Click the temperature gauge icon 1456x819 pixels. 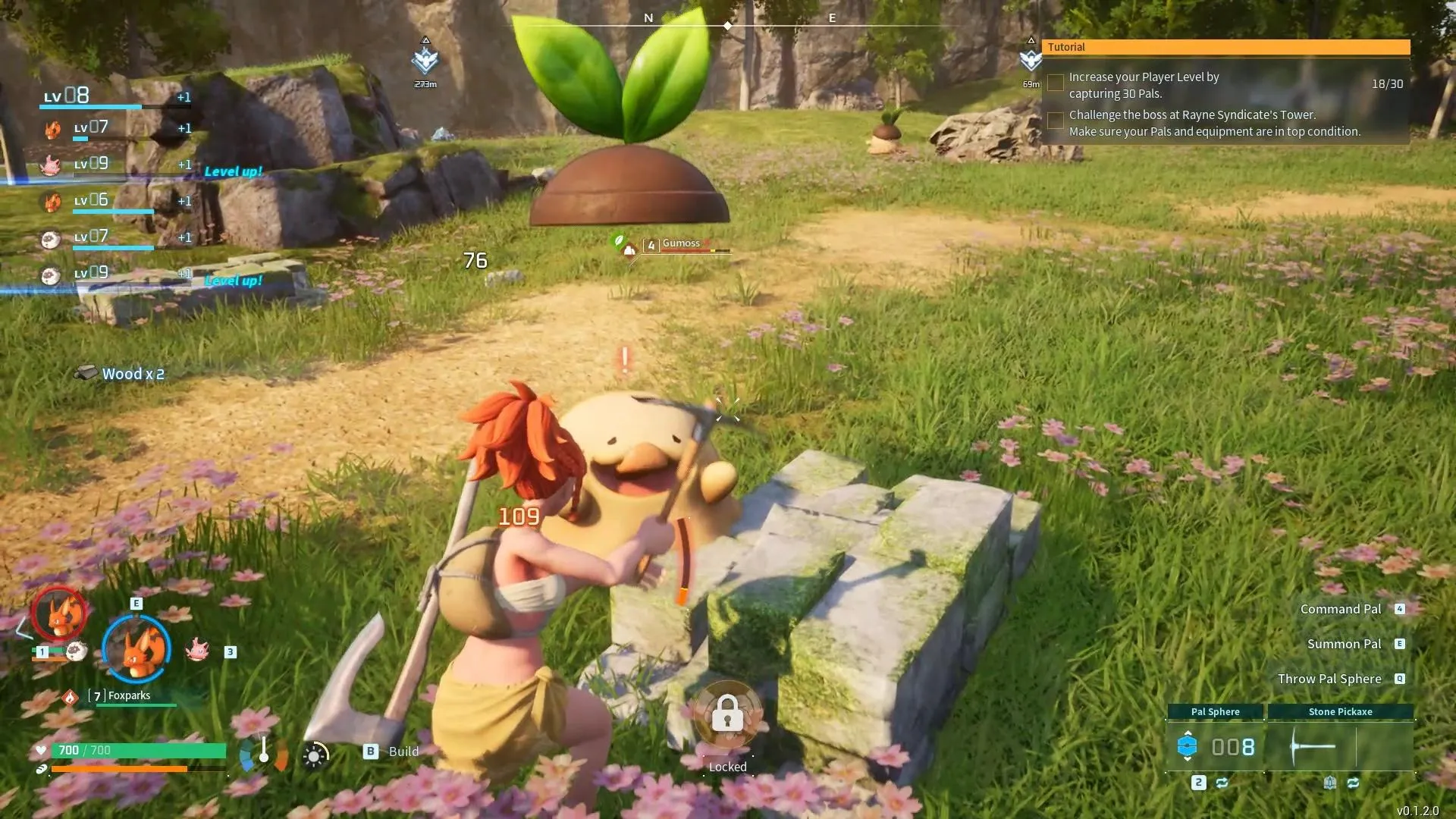[x=264, y=752]
